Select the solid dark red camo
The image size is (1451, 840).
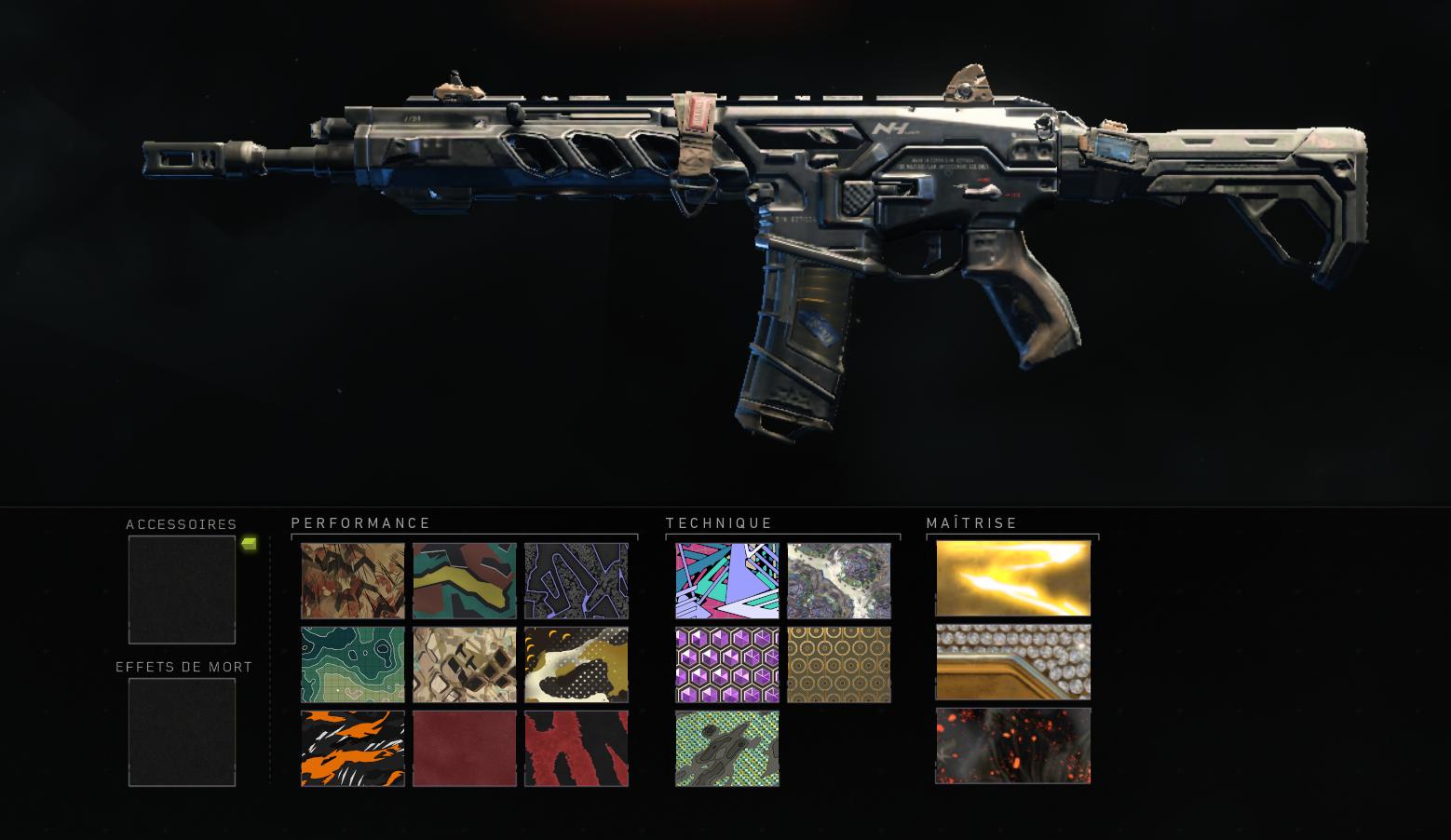coord(465,749)
